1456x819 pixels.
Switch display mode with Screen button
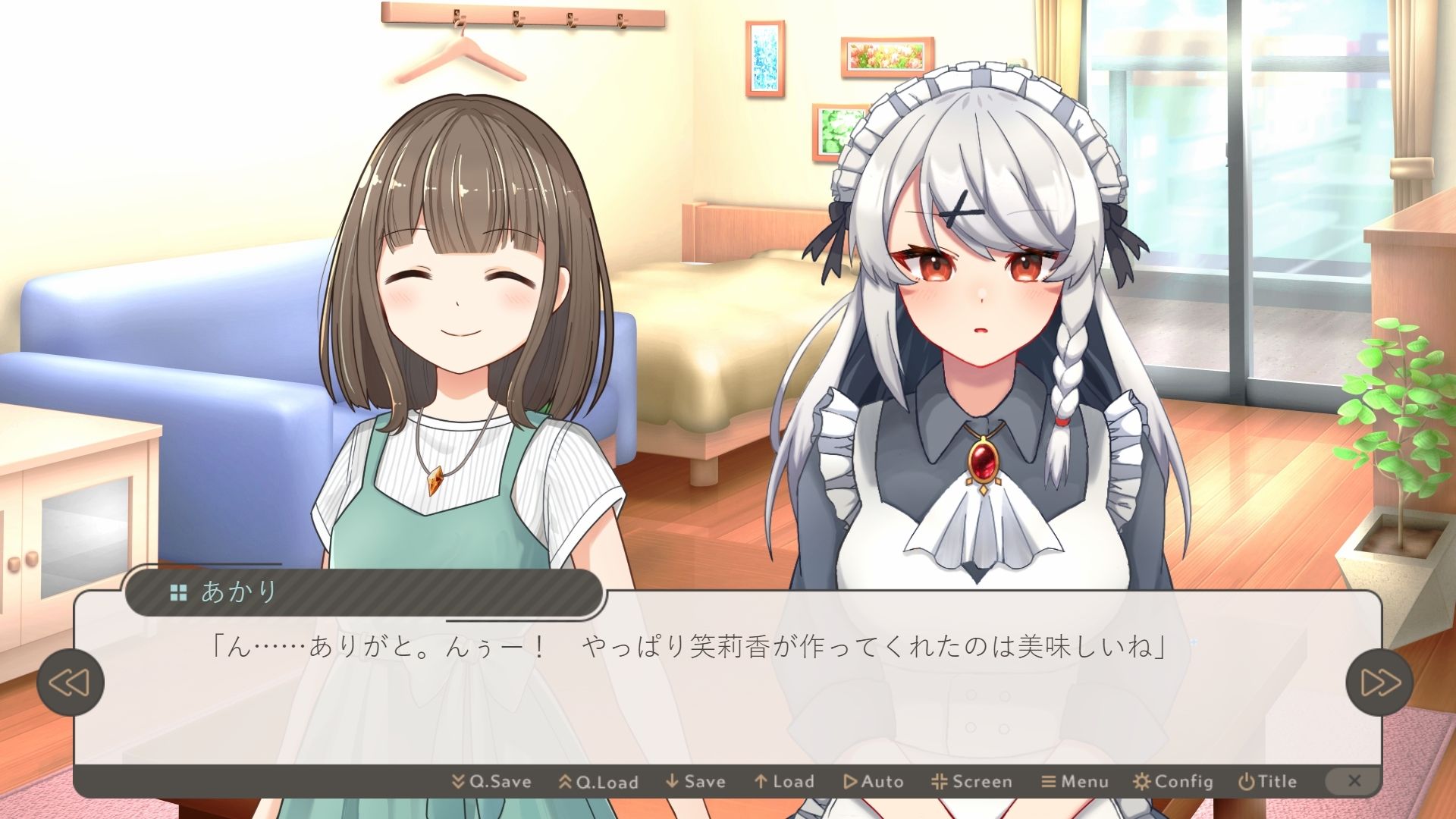click(x=971, y=781)
